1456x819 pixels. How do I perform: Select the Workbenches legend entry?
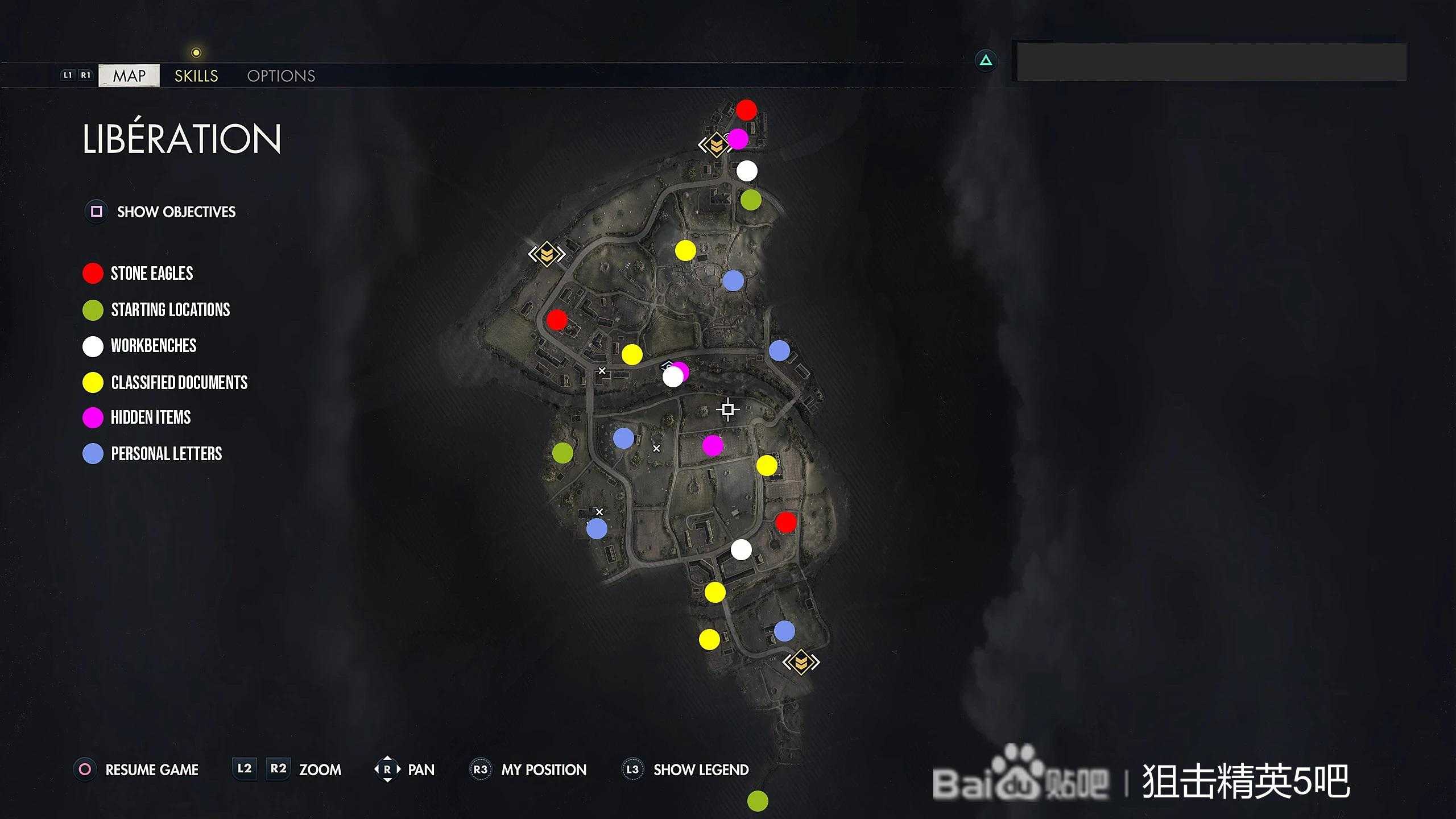(153, 346)
